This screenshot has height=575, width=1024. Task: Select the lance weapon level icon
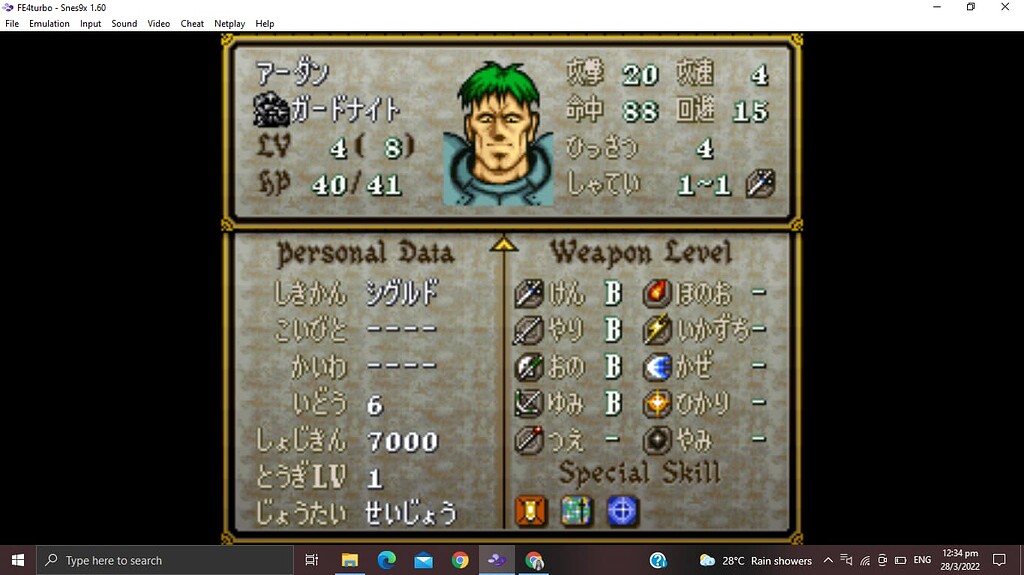tap(529, 330)
